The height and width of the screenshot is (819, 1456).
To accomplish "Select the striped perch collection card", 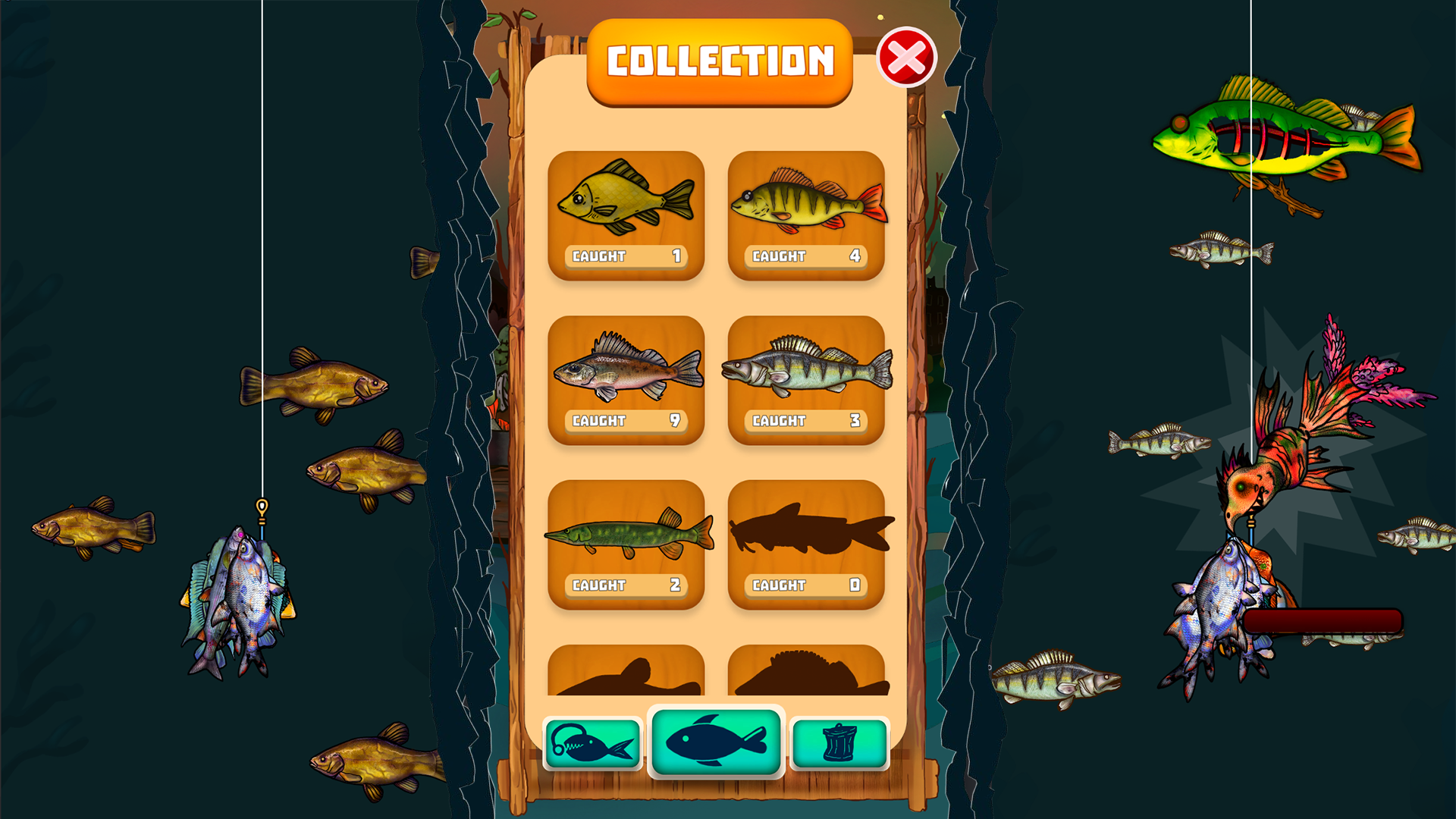I will coord(806,216).
